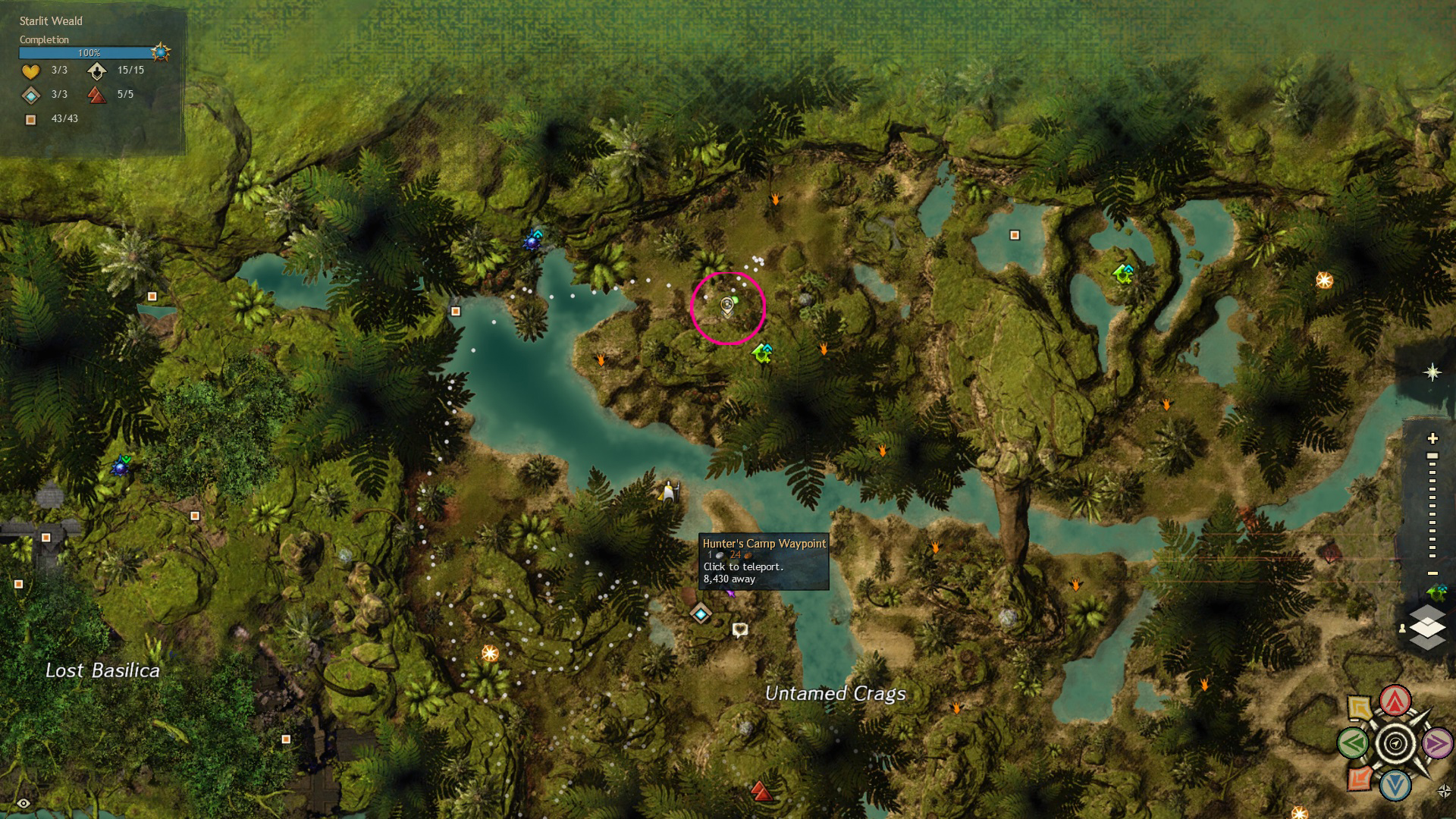Click the renown heart speech-bubble map marker
The width and height of the screenshot is (1456, 819).
(x=740, y=629)
